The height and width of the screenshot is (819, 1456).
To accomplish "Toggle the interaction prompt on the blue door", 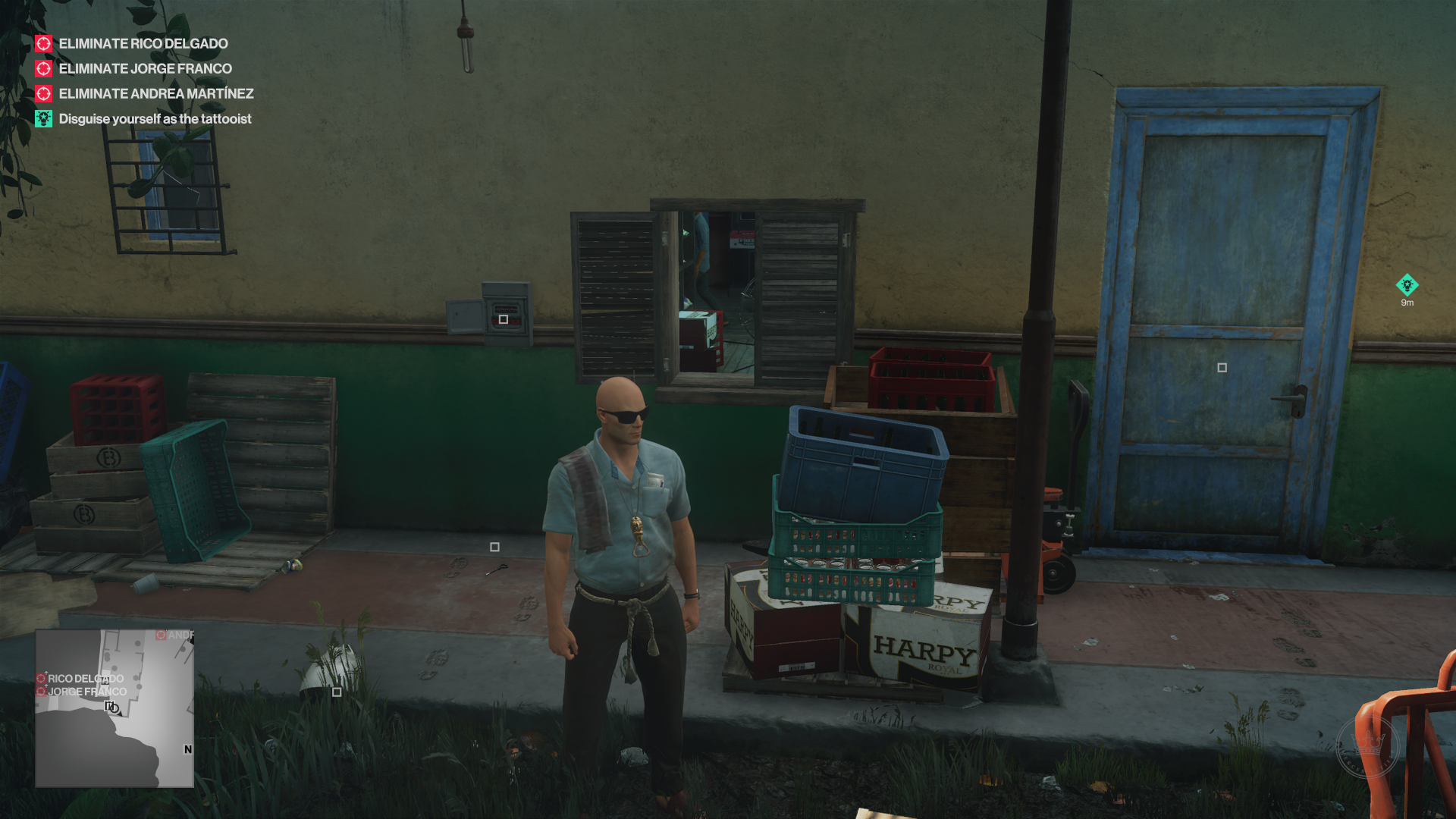I will [x=1222, y=367].
